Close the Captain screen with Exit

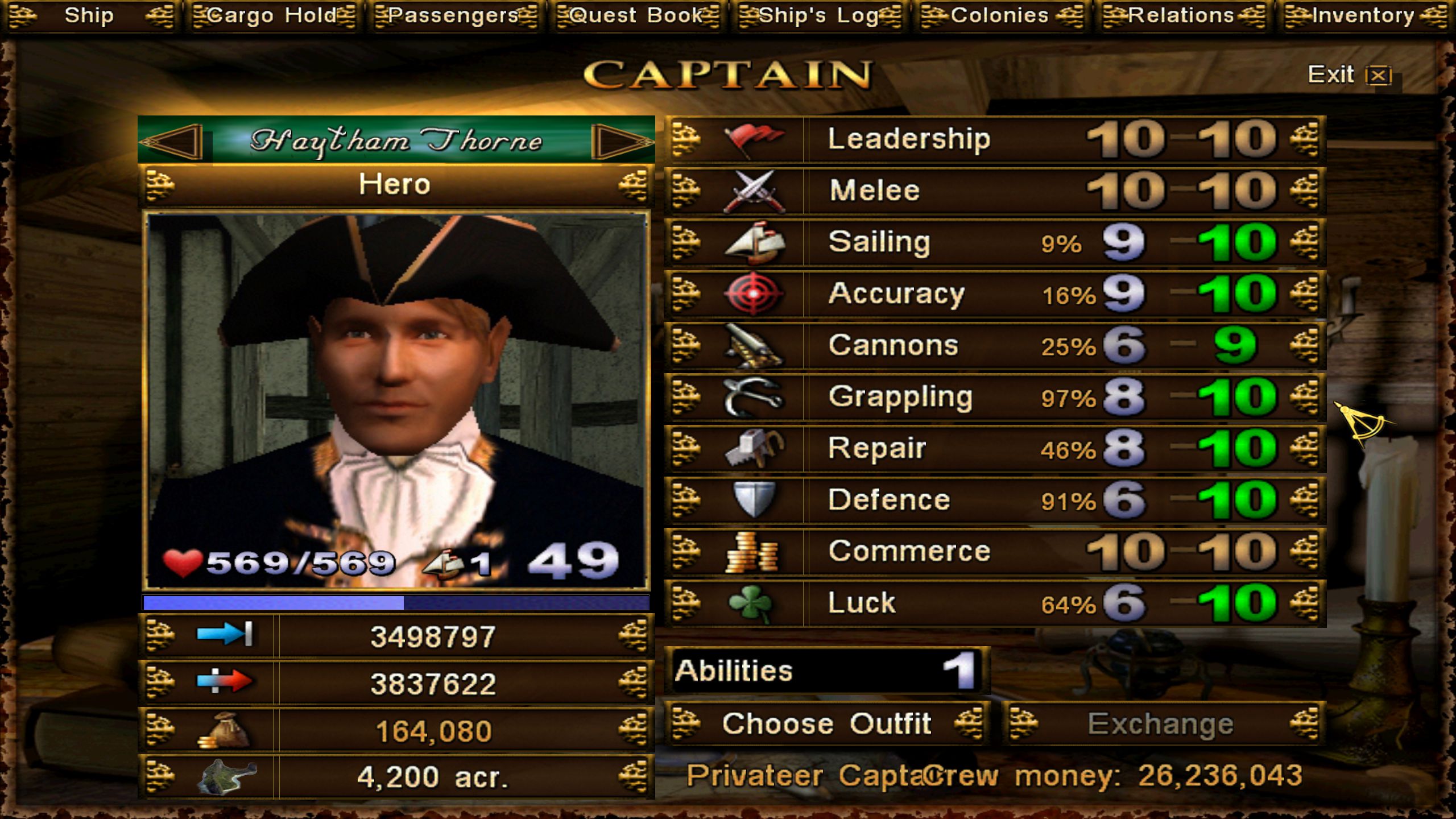tap(1349, 75)
